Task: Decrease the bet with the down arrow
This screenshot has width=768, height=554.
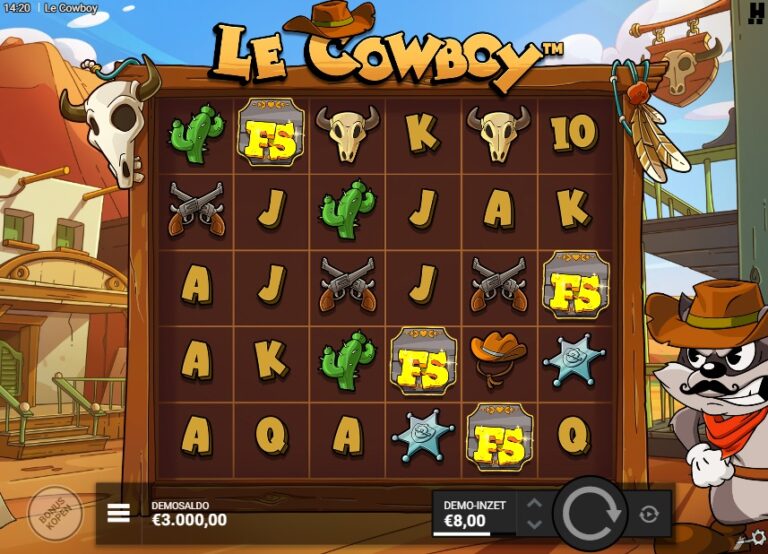Action: click(x=534, y=523)
